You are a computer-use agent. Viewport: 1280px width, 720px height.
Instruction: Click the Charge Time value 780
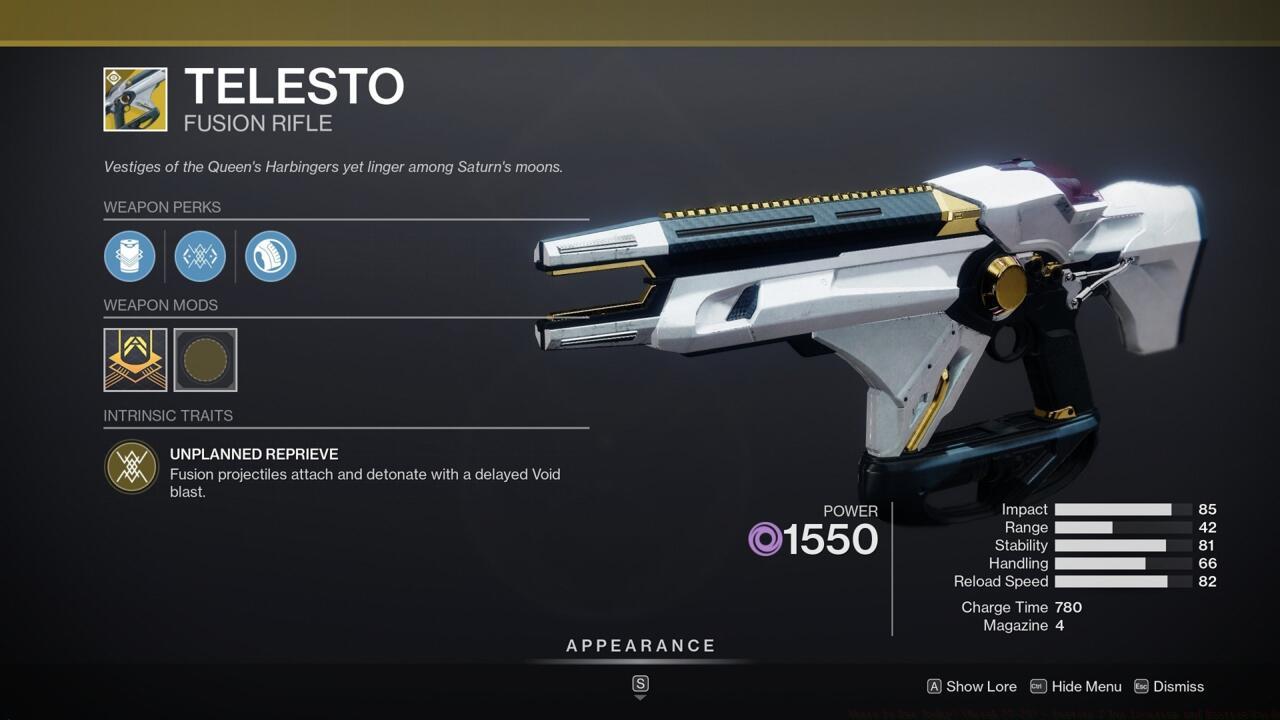(1070, 607)
